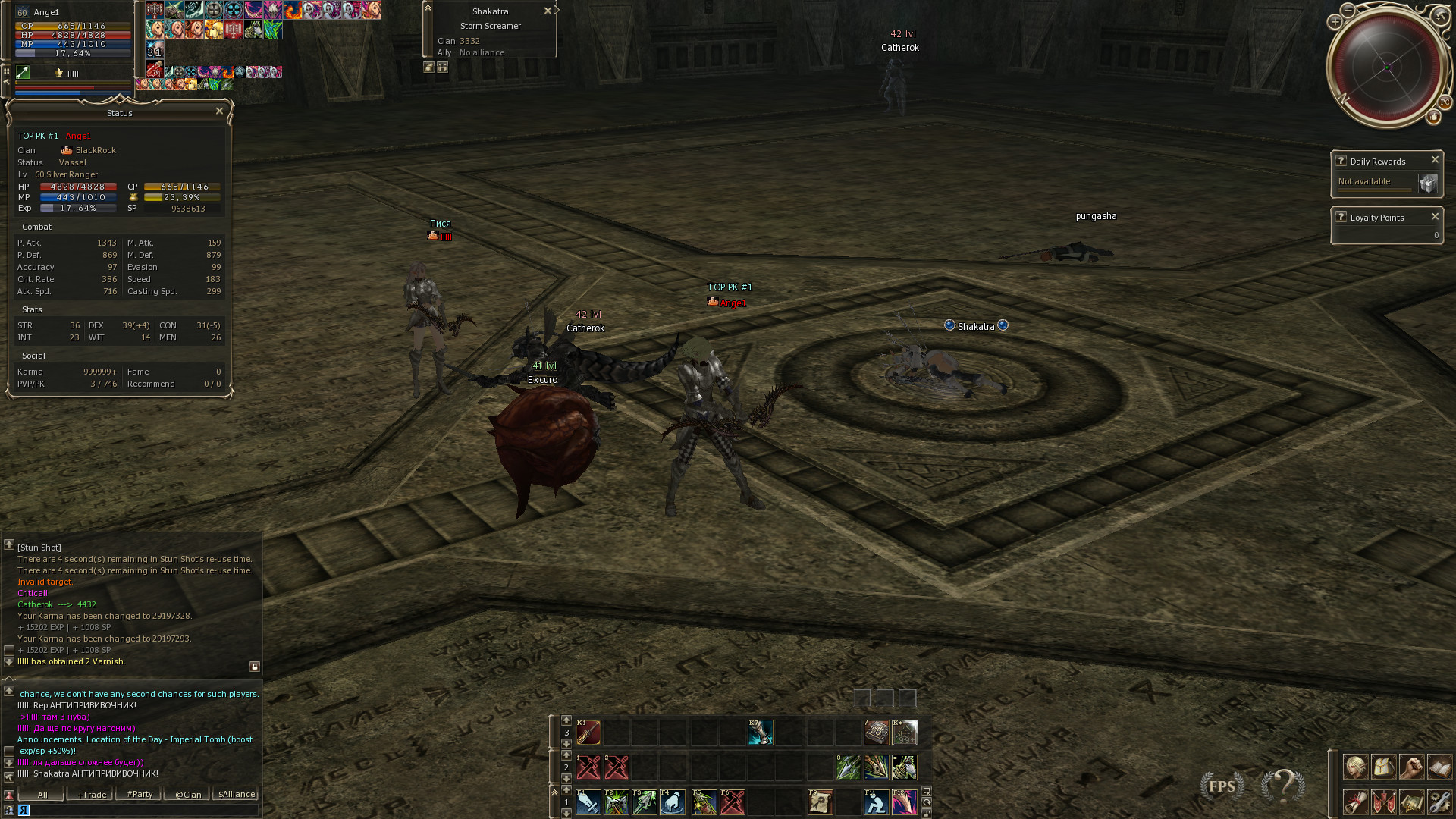Viewport: 1456px width, 819px height.
Task: Switch to the +Trade chat tab
Action: (x=91, y=795)
